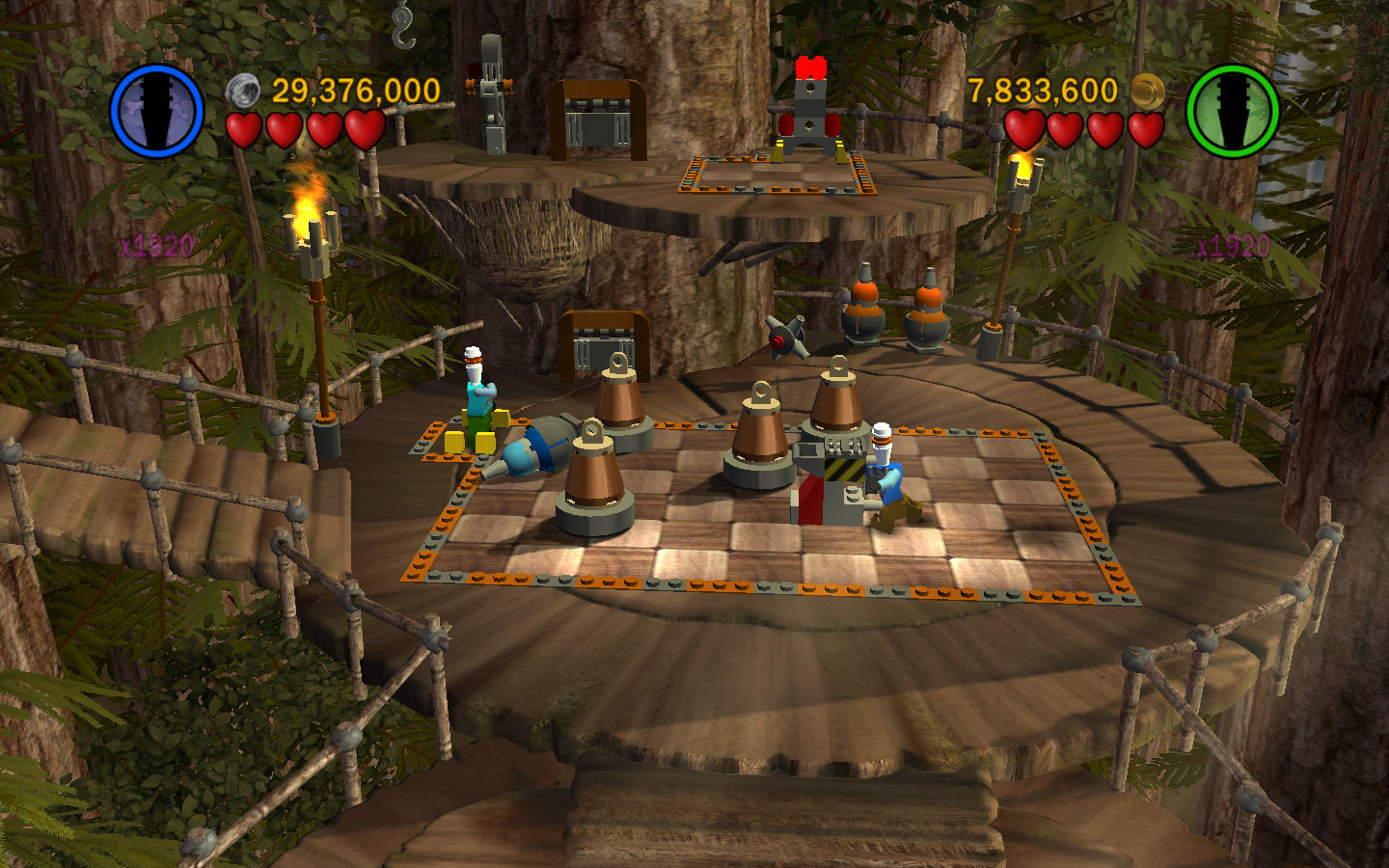Select player one's blue-ringed character portrait
1389x868 pixels.
[x=156, y=111]
